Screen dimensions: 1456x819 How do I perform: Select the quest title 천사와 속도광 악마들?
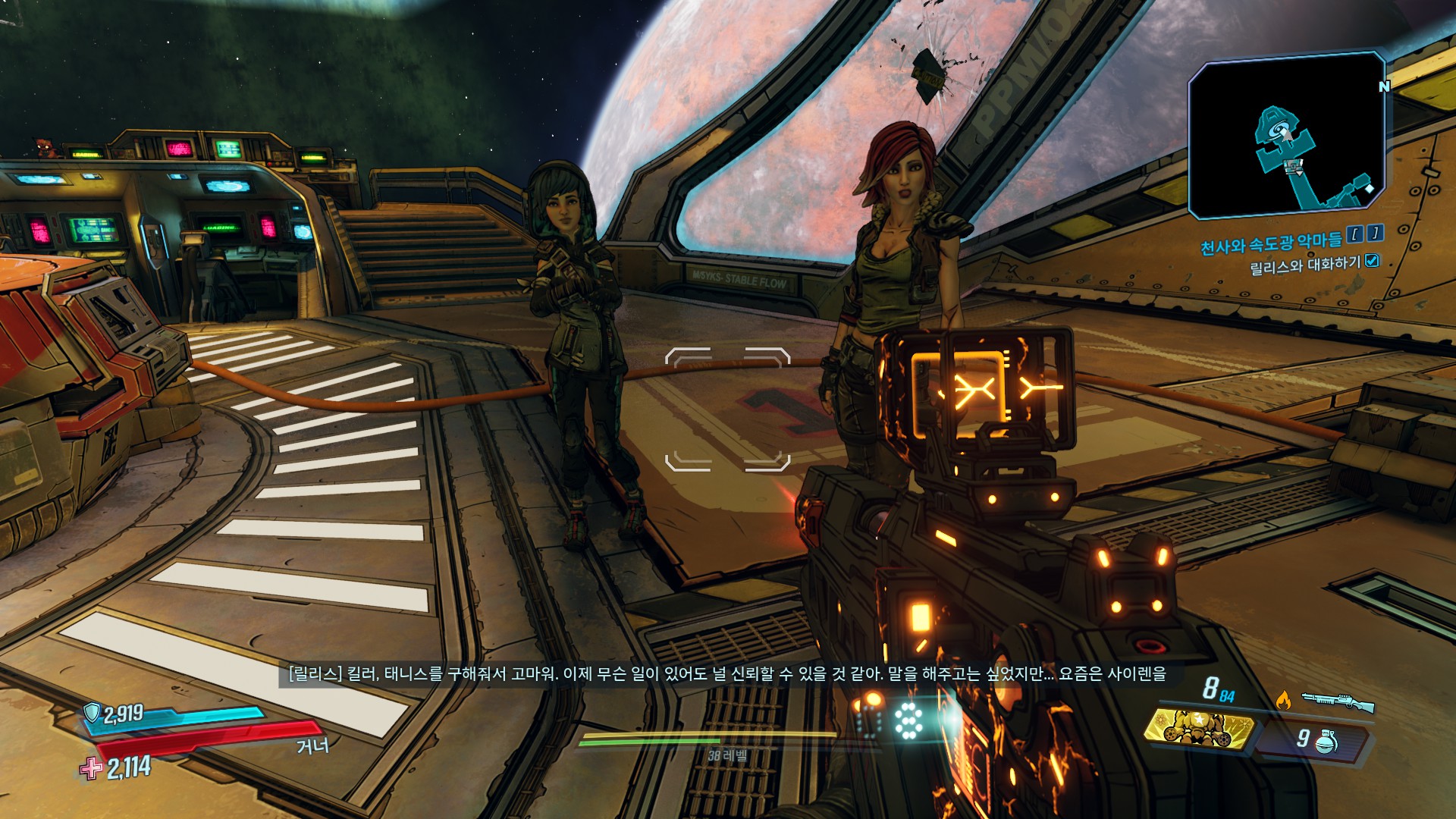(1271, 243)
